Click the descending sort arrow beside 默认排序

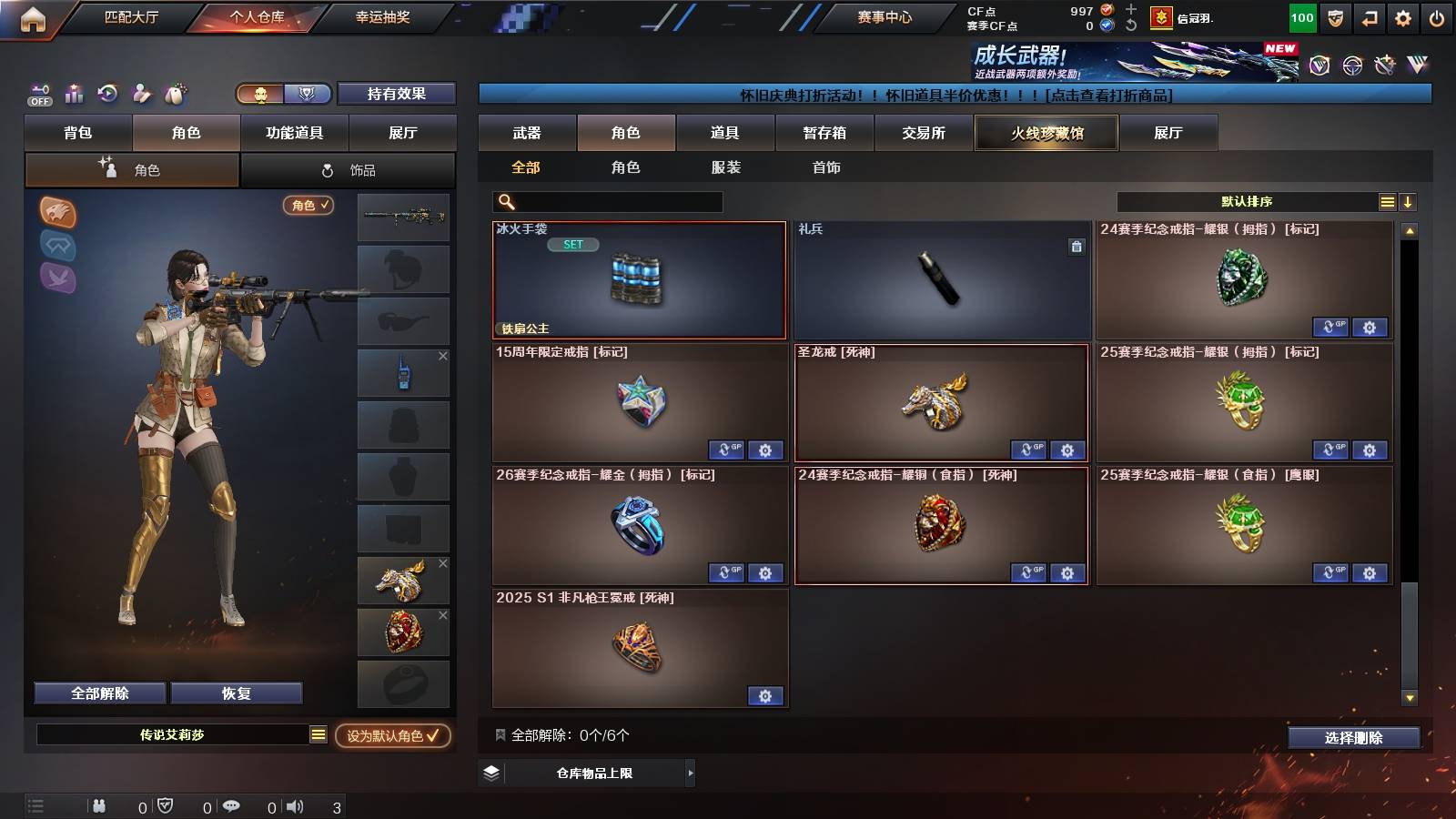[1409, 200]
